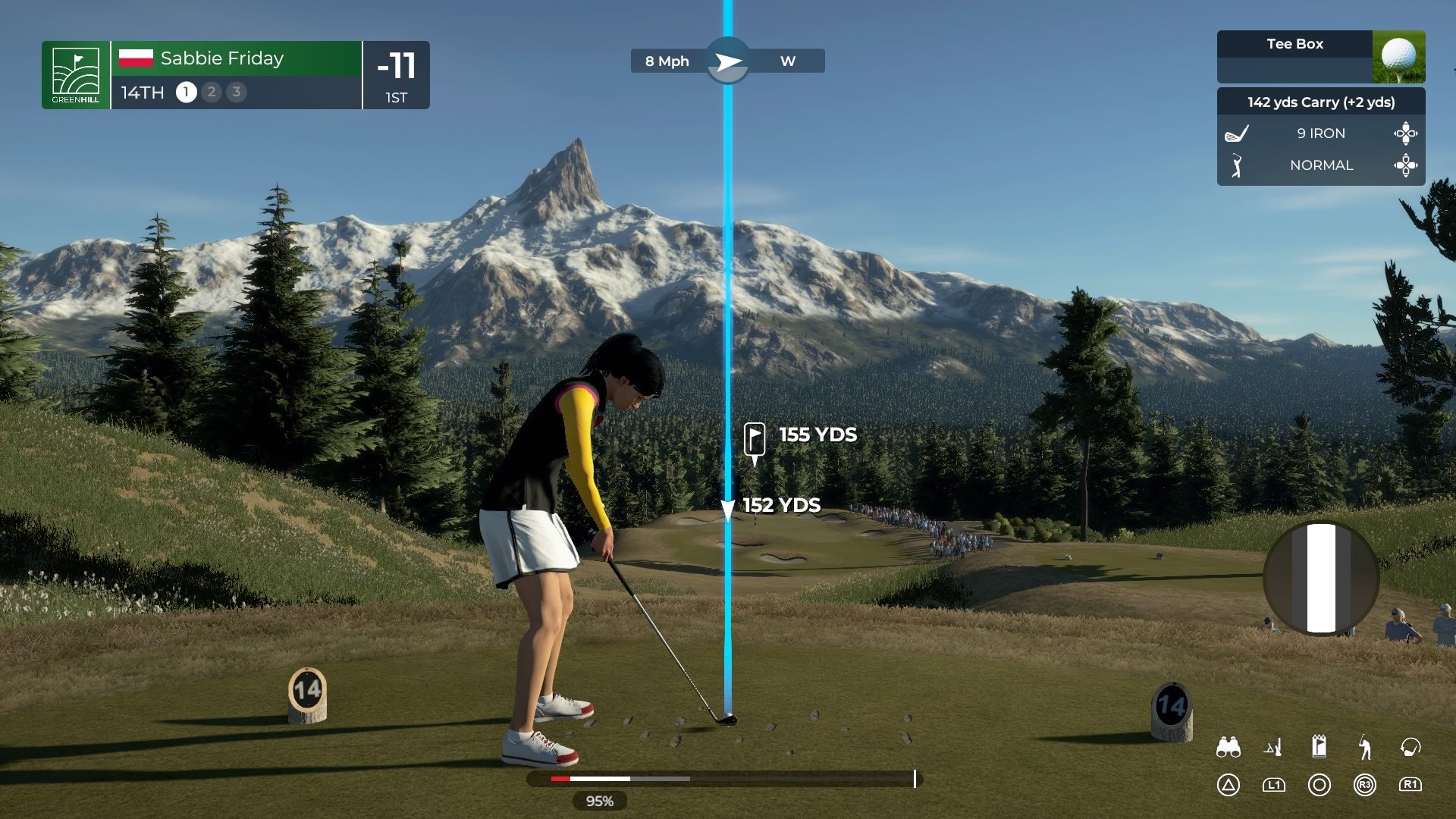Screen dimensions: 1456x819
Task: Select the 155 YDS flag pin marker
Action: (755, 440)
